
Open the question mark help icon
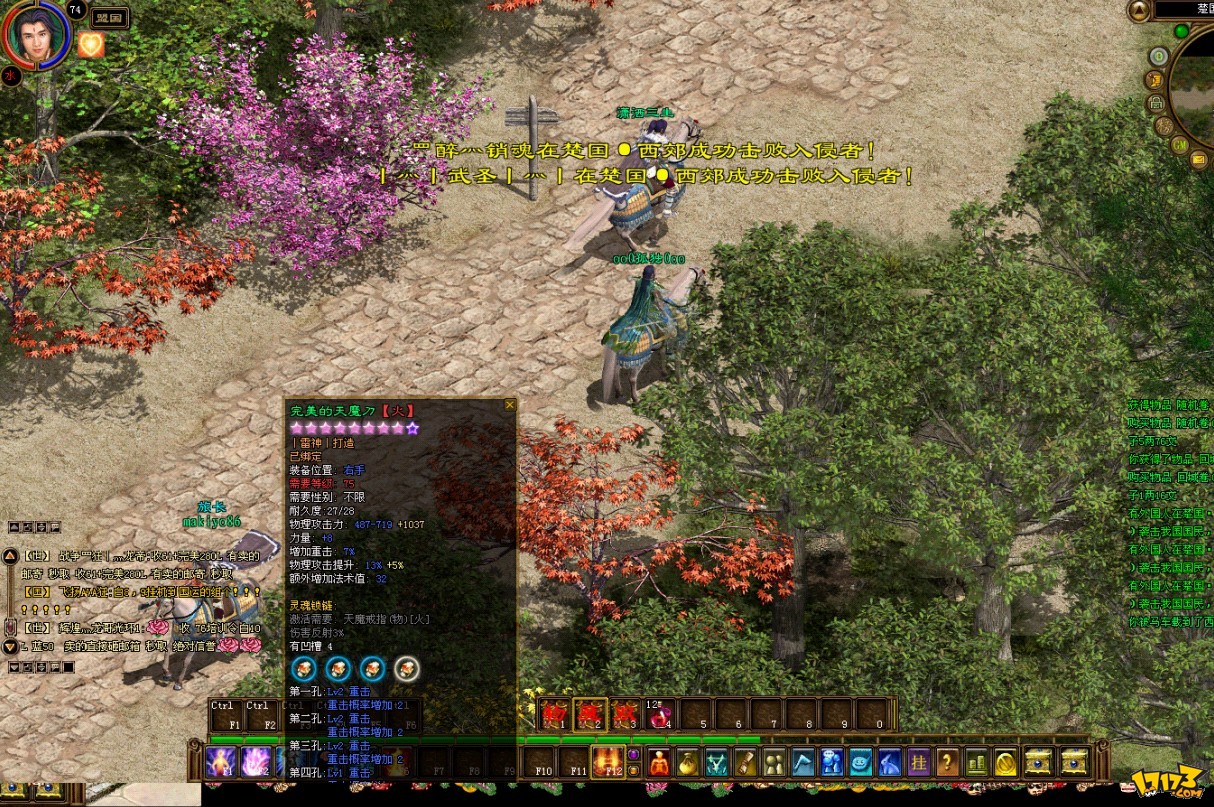pyautogui.click(x=948, y=763)
